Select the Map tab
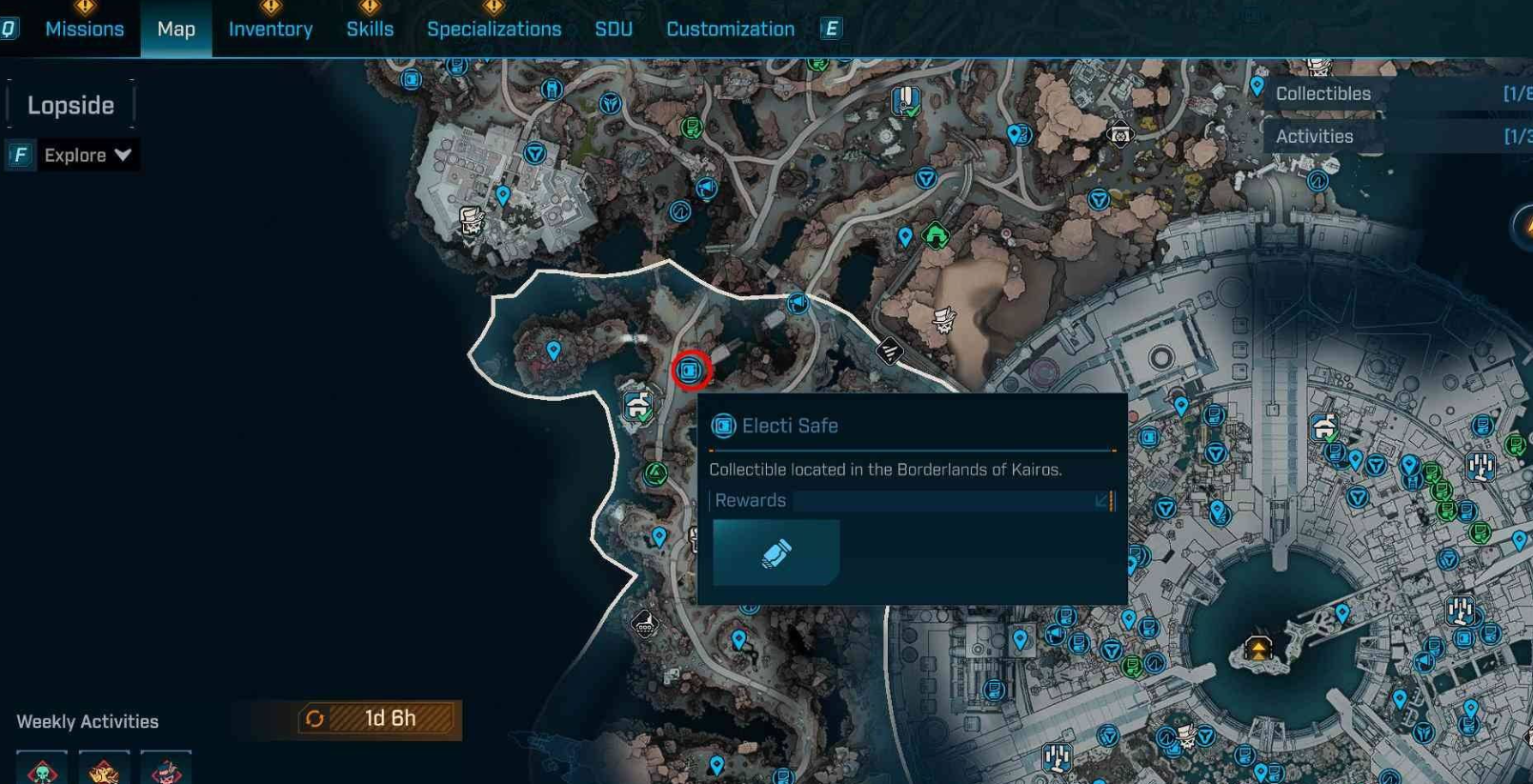The image size is (1533, 784). [176, 30]
